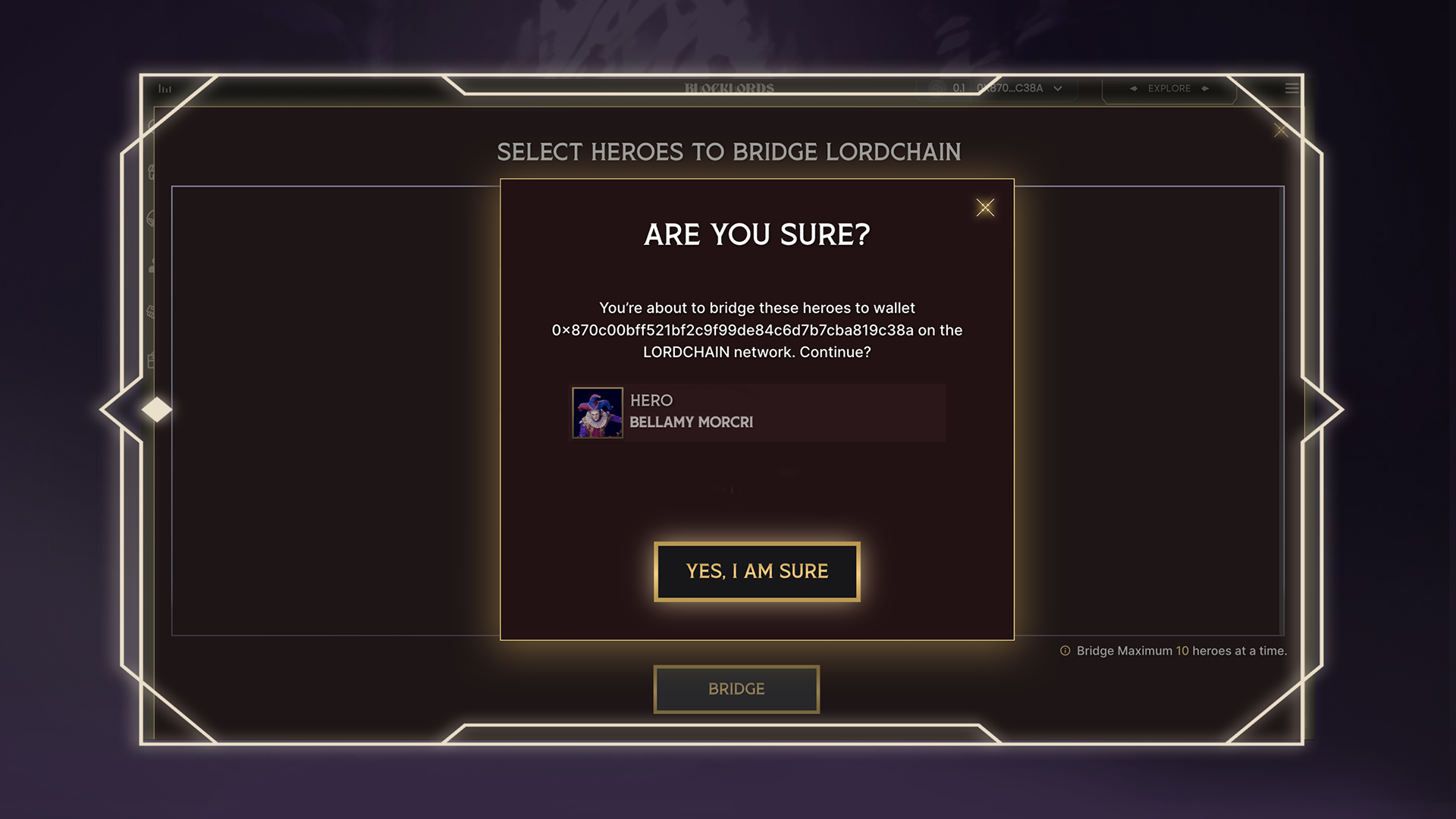Select the Bellamy Morcri hero entry
1456x819 pixels.
pos(758,413)
